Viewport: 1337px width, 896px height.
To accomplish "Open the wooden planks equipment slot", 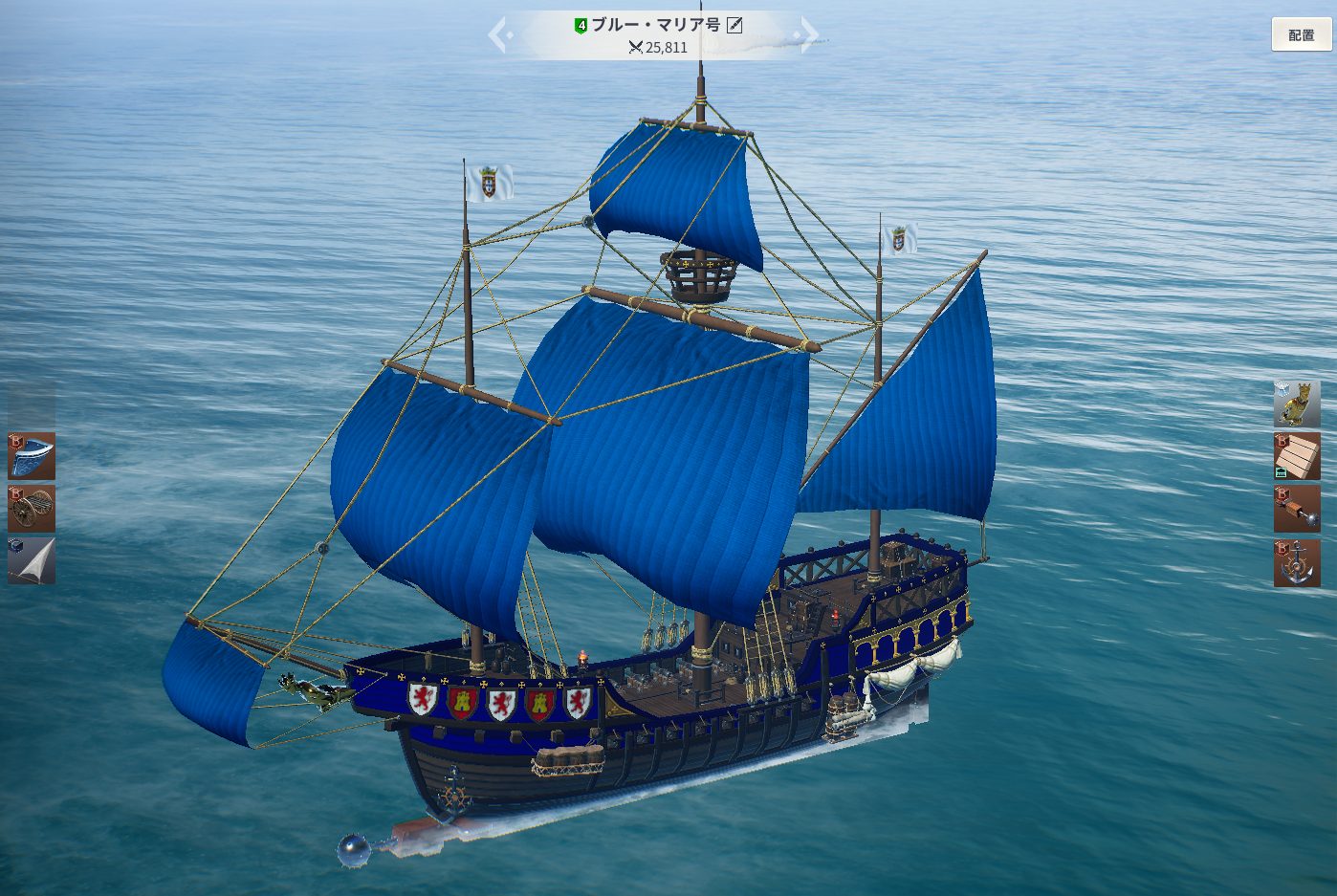I will pyautogui.click(x=1297, y=456).
